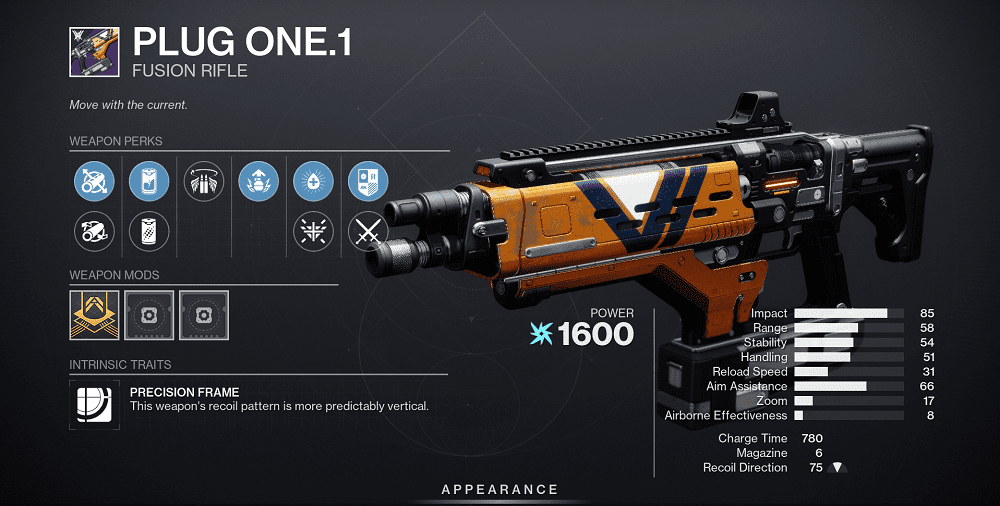The image size is (1000, 506).
Task: Choose the crossed swords perk
Action: (367, 233)
